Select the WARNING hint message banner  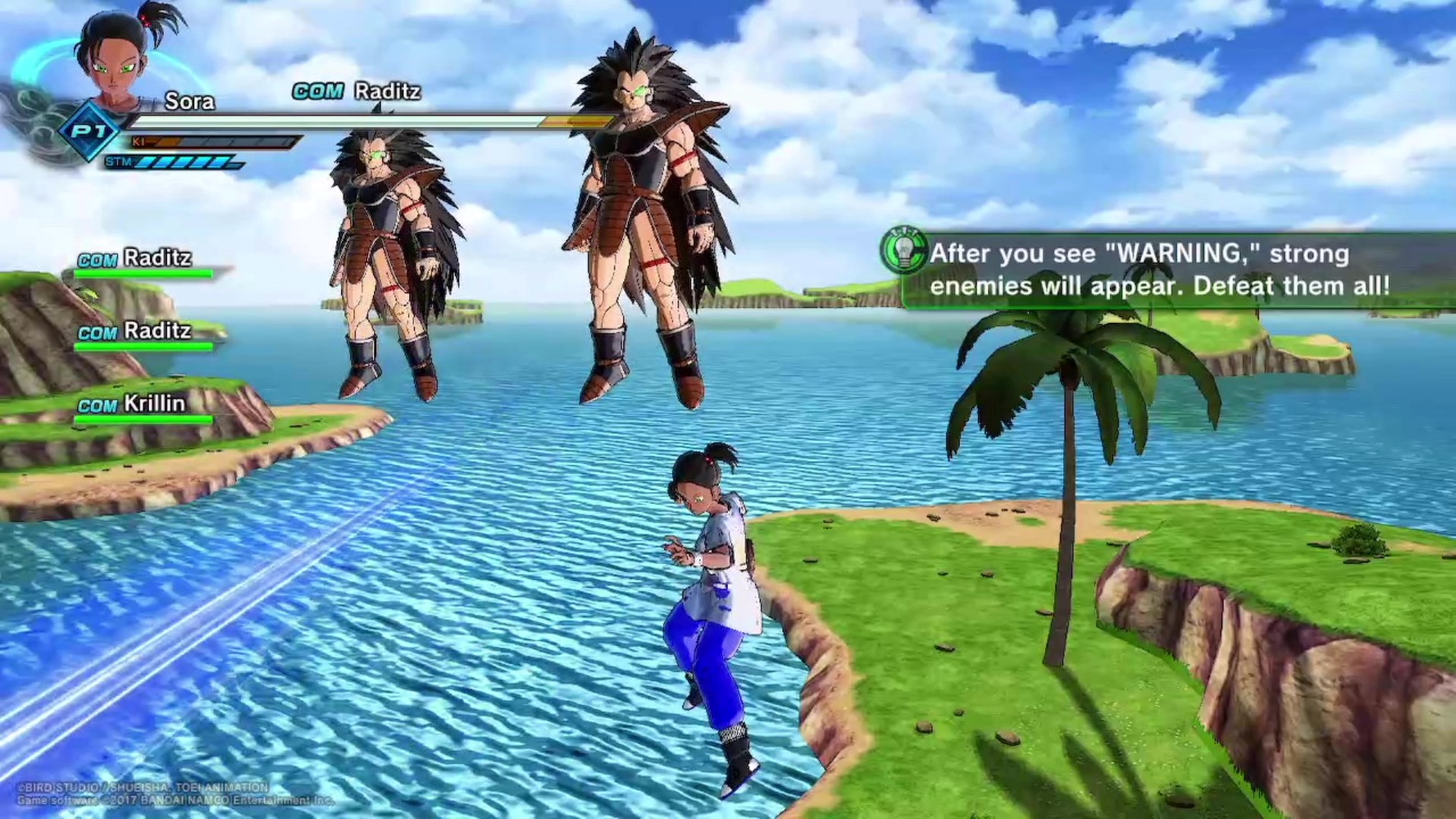[x=1160, y=270]
